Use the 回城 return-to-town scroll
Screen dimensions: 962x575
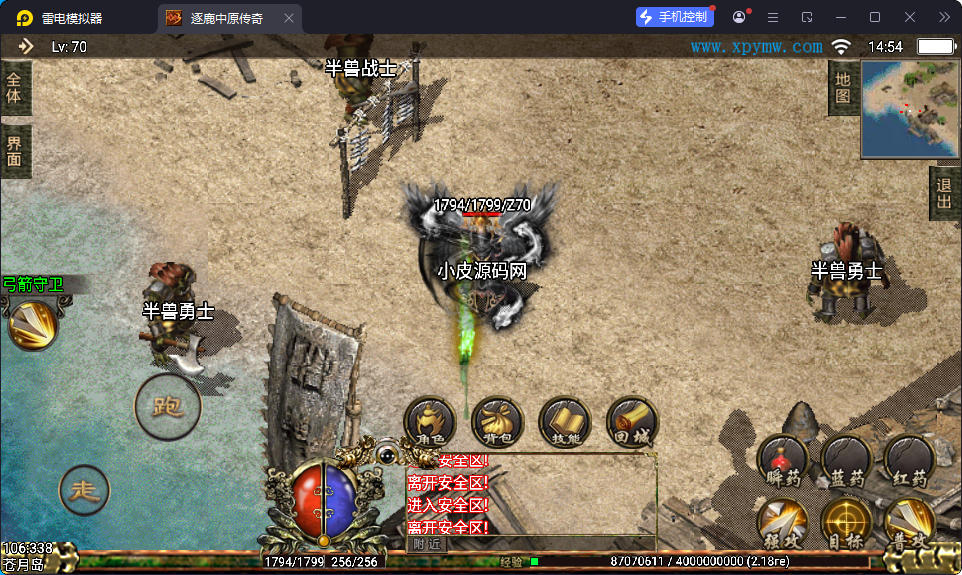pos(632,422)
